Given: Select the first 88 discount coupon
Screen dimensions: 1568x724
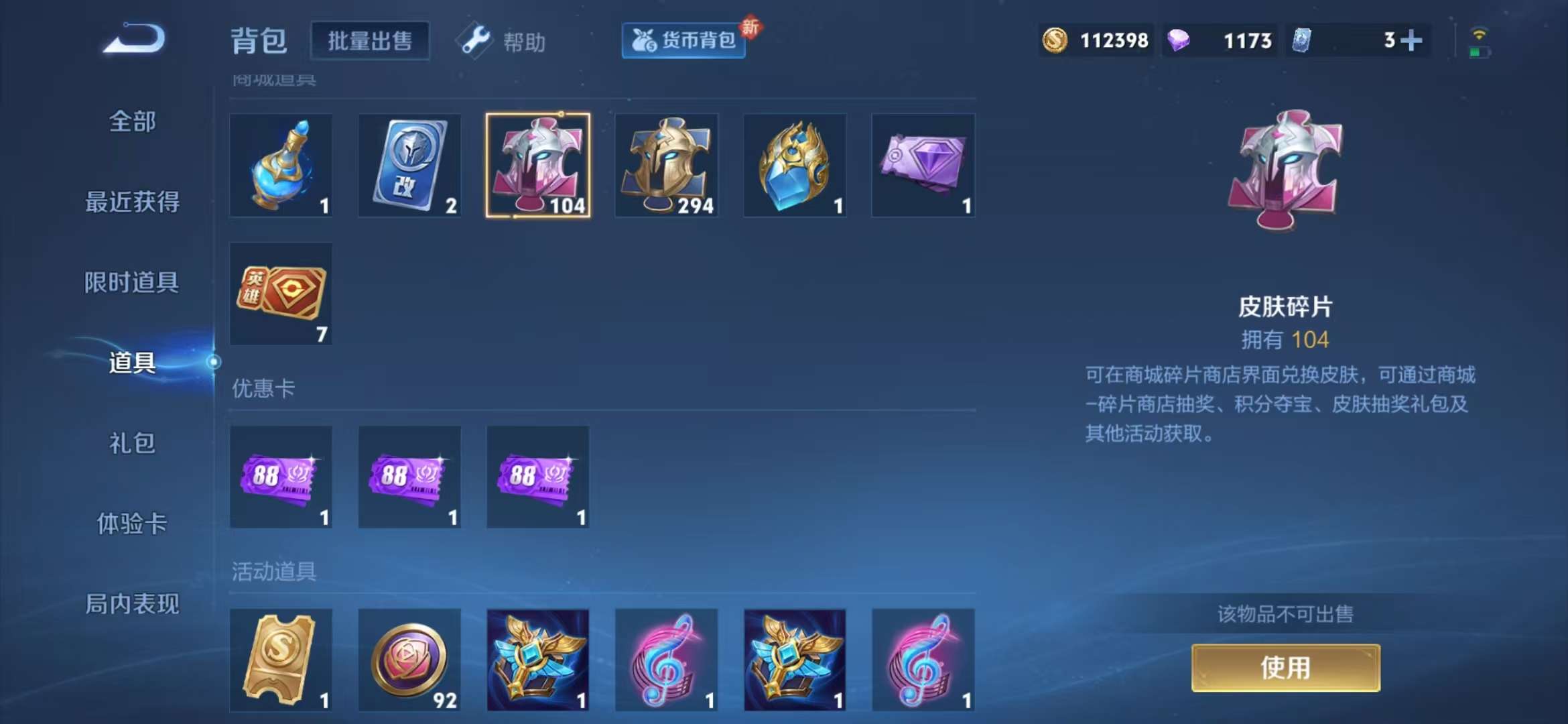Looking at the screenshot, I should click(x=280, y=477).
